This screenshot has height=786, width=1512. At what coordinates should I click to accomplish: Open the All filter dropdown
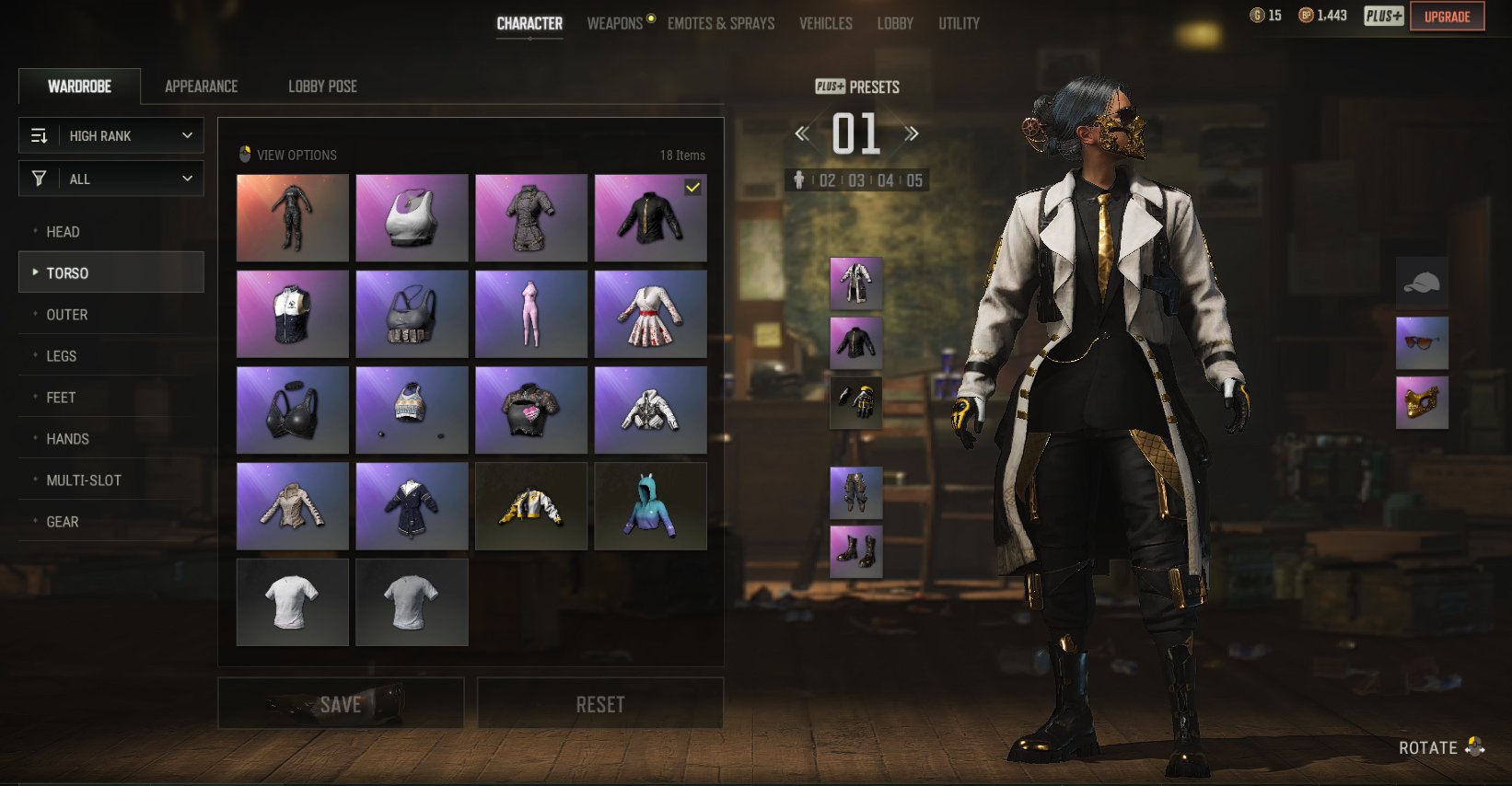[111, 179]
